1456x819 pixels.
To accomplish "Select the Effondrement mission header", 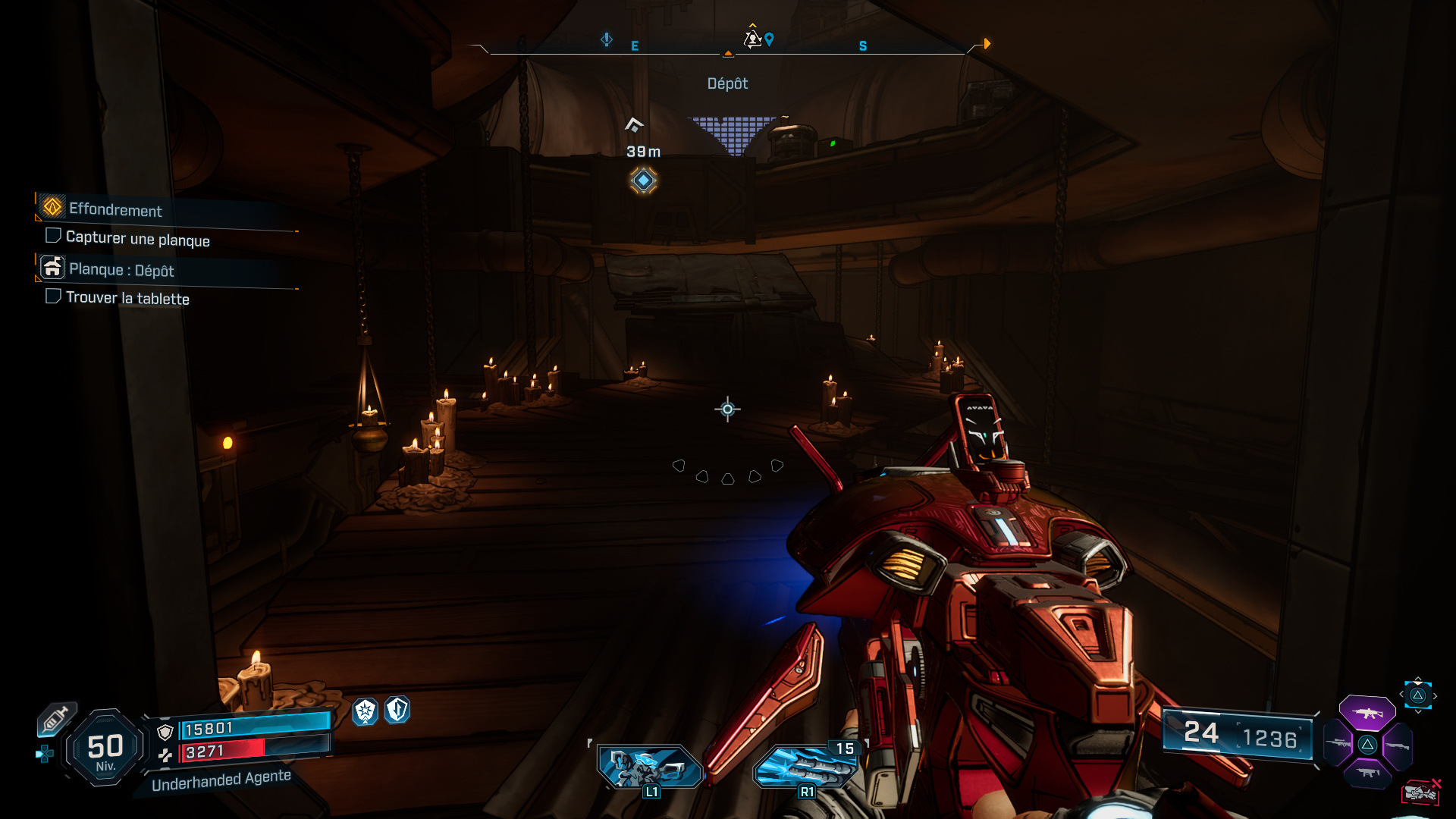I will coord(114,211).
